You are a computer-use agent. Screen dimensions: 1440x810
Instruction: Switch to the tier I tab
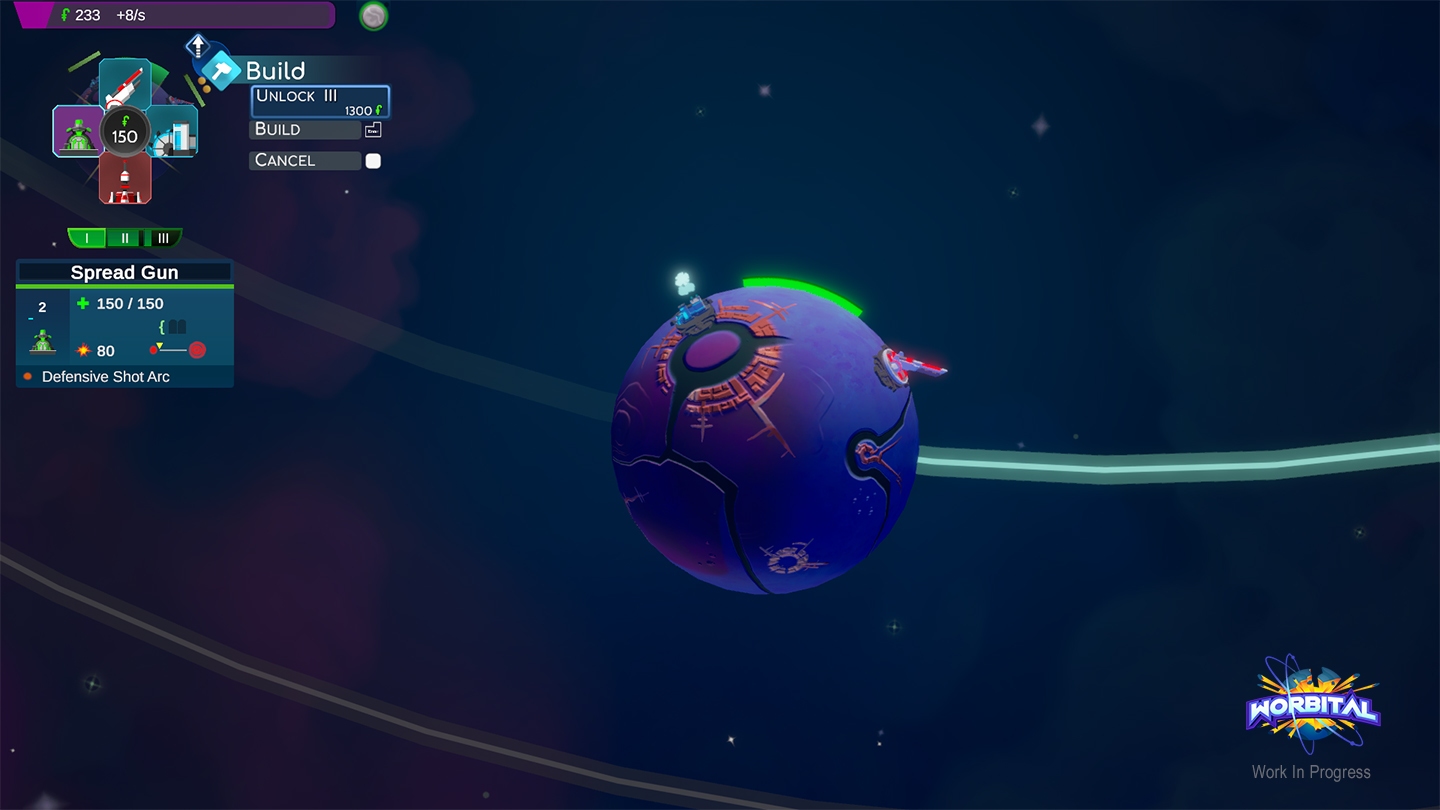[88, 238]
